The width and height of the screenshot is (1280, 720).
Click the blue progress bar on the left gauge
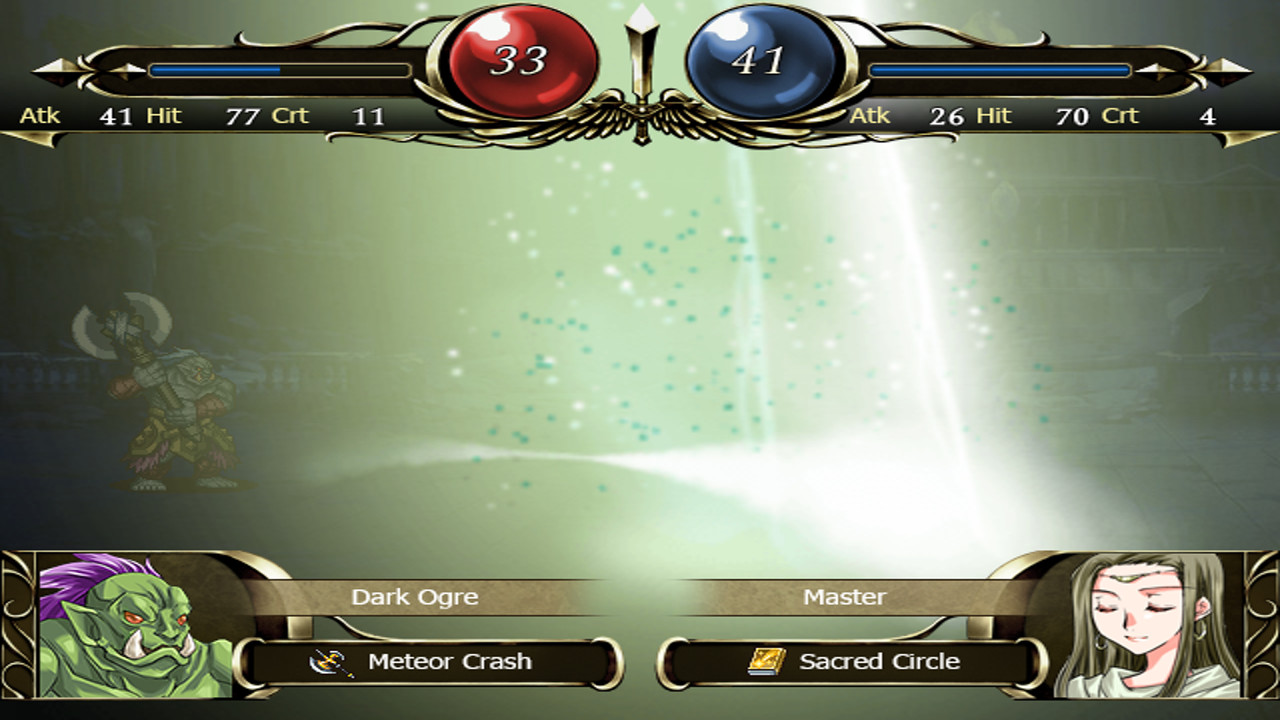tap(215, 69)
